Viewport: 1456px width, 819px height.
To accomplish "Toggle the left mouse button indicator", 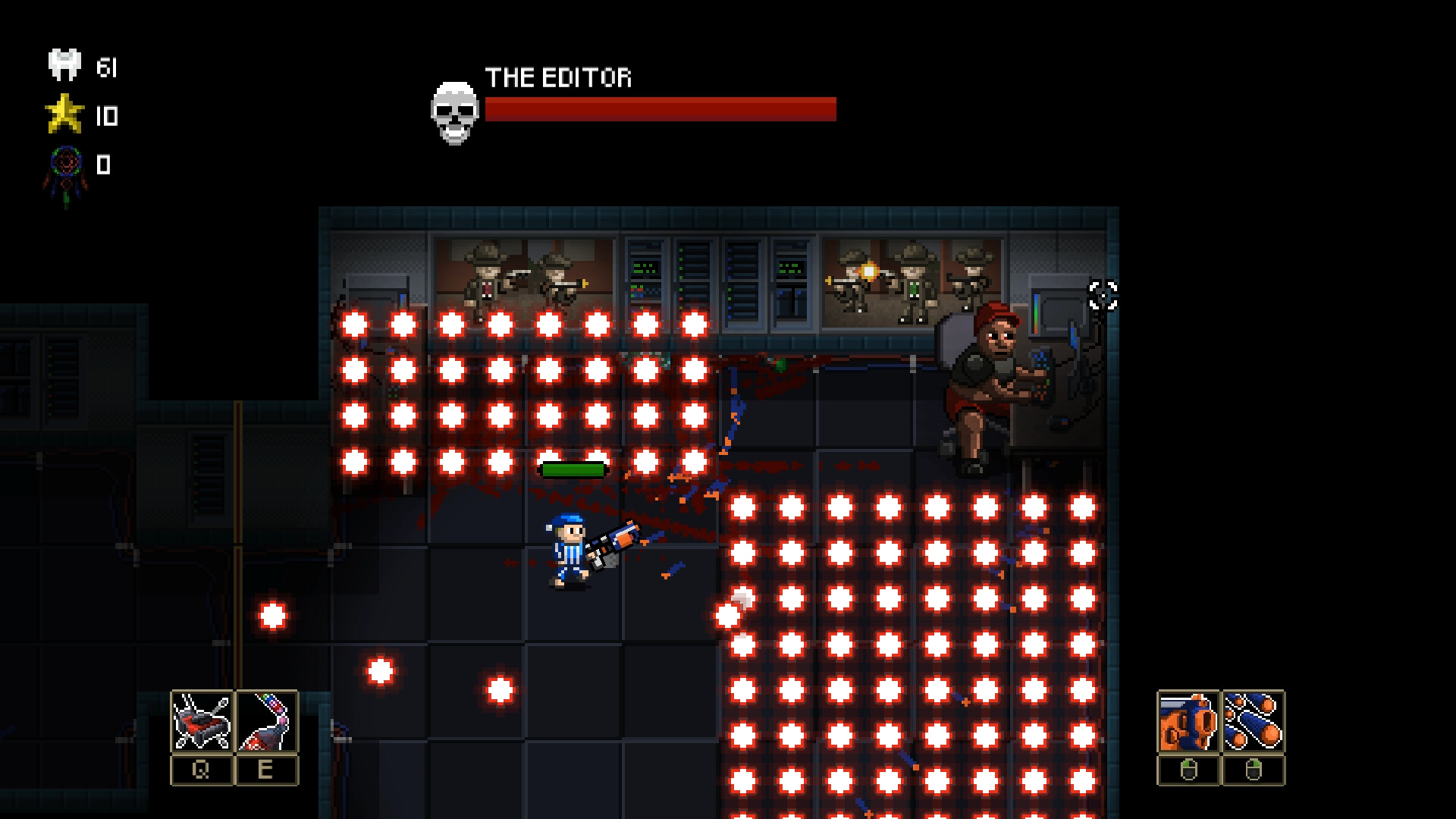I will pos(1188,768).
